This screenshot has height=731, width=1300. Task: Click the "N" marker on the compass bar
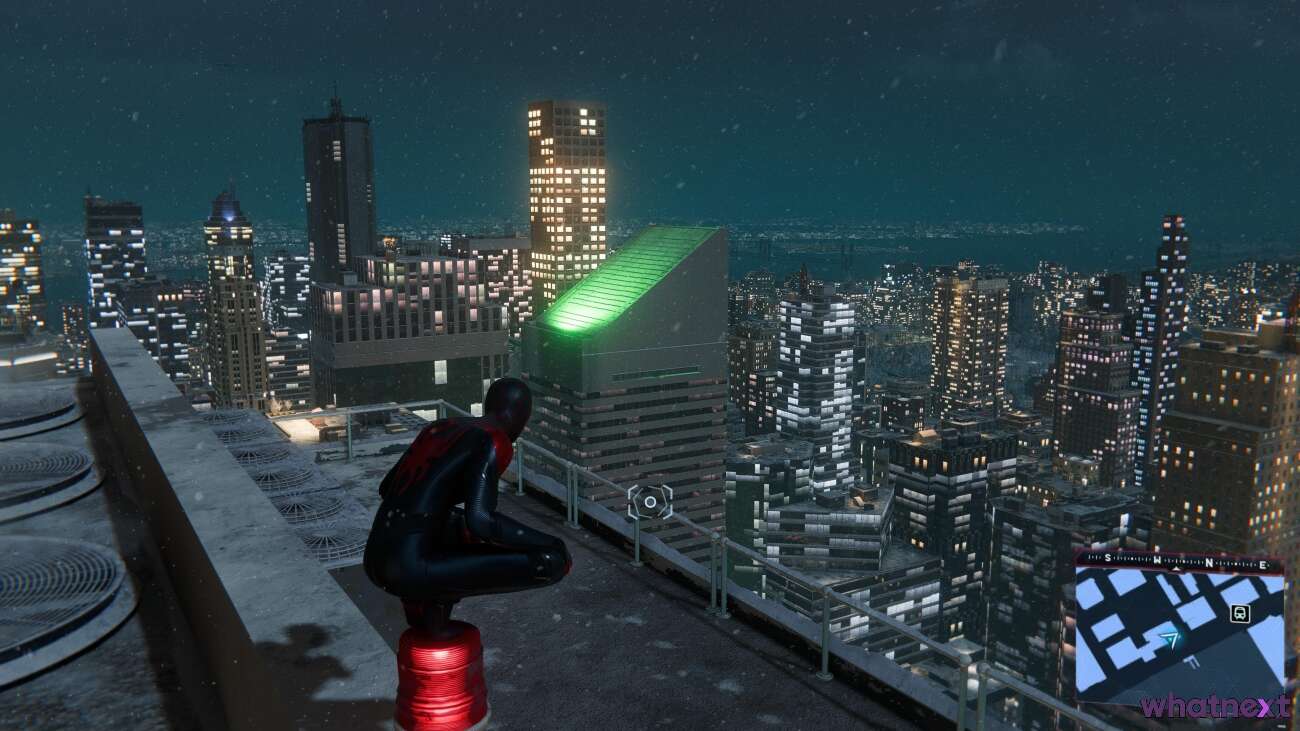(x=1209, y=563)
